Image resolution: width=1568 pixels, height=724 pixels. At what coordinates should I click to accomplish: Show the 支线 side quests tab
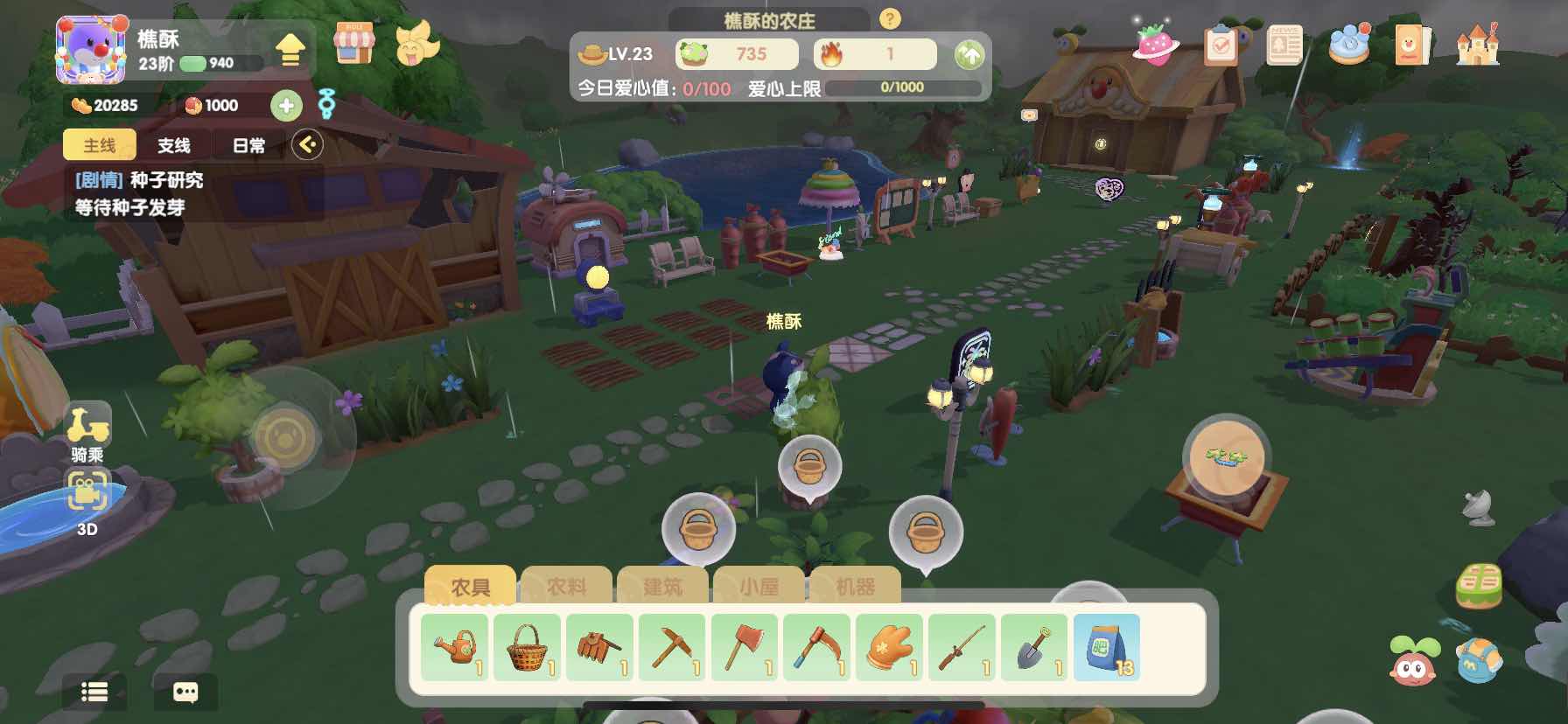(x=174, y=145)
